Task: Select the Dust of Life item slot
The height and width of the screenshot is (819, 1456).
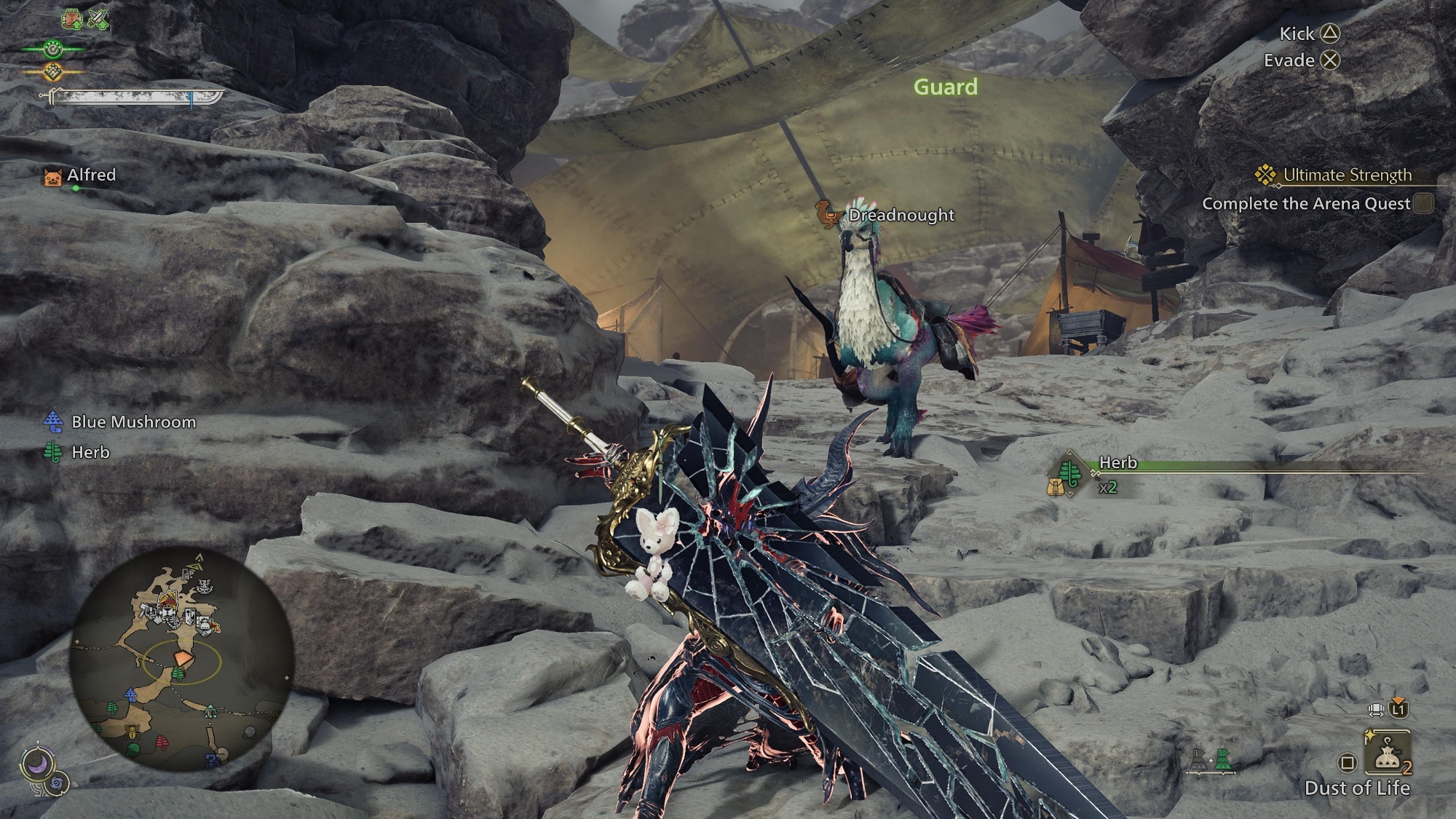Action: click(x=1388, y=755)
